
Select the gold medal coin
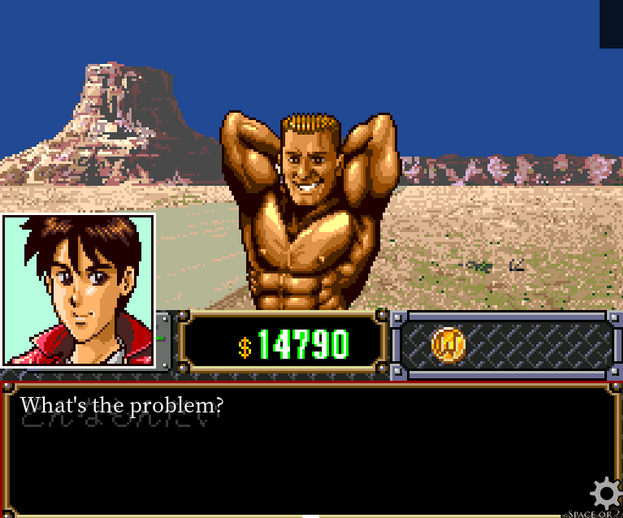pos(449,345)
